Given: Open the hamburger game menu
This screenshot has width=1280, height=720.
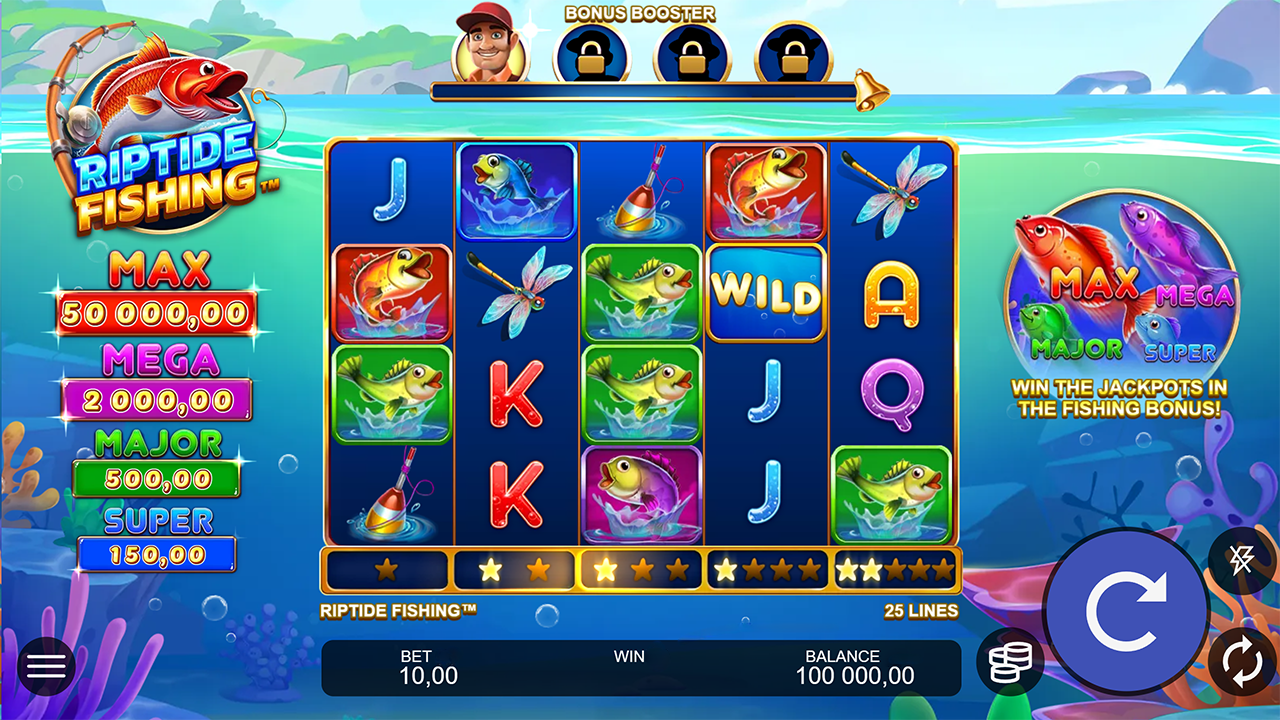Looking at the screenshot, I should click(45, 665).
